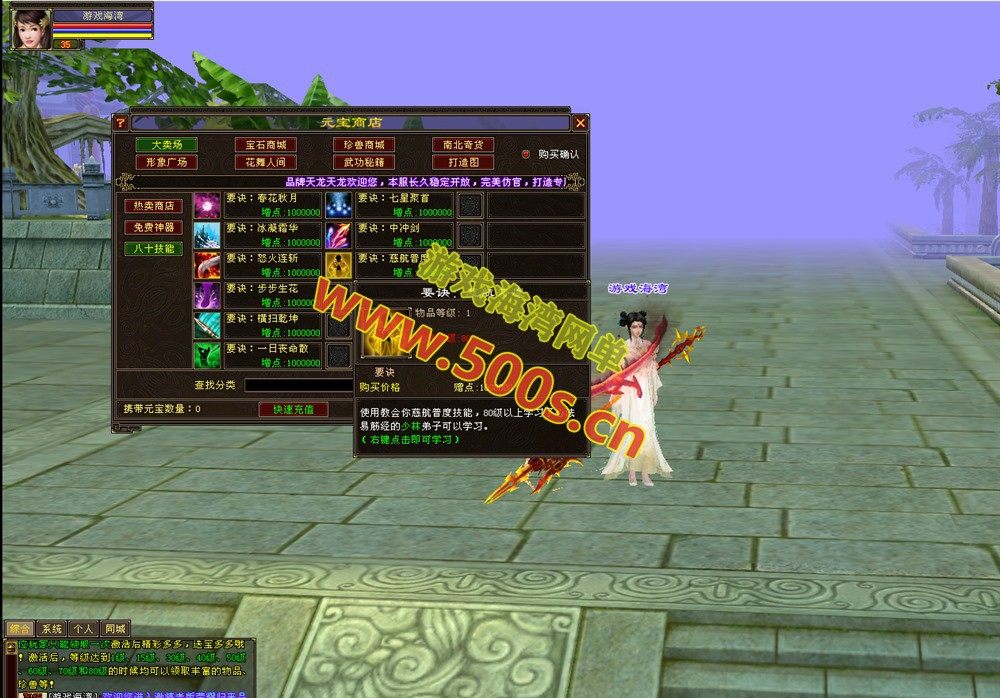This screenshot has height=698, width=1000.
Task: Switch to the 形象广场 category
Action: pyautogui.click(x=166, y=162)
